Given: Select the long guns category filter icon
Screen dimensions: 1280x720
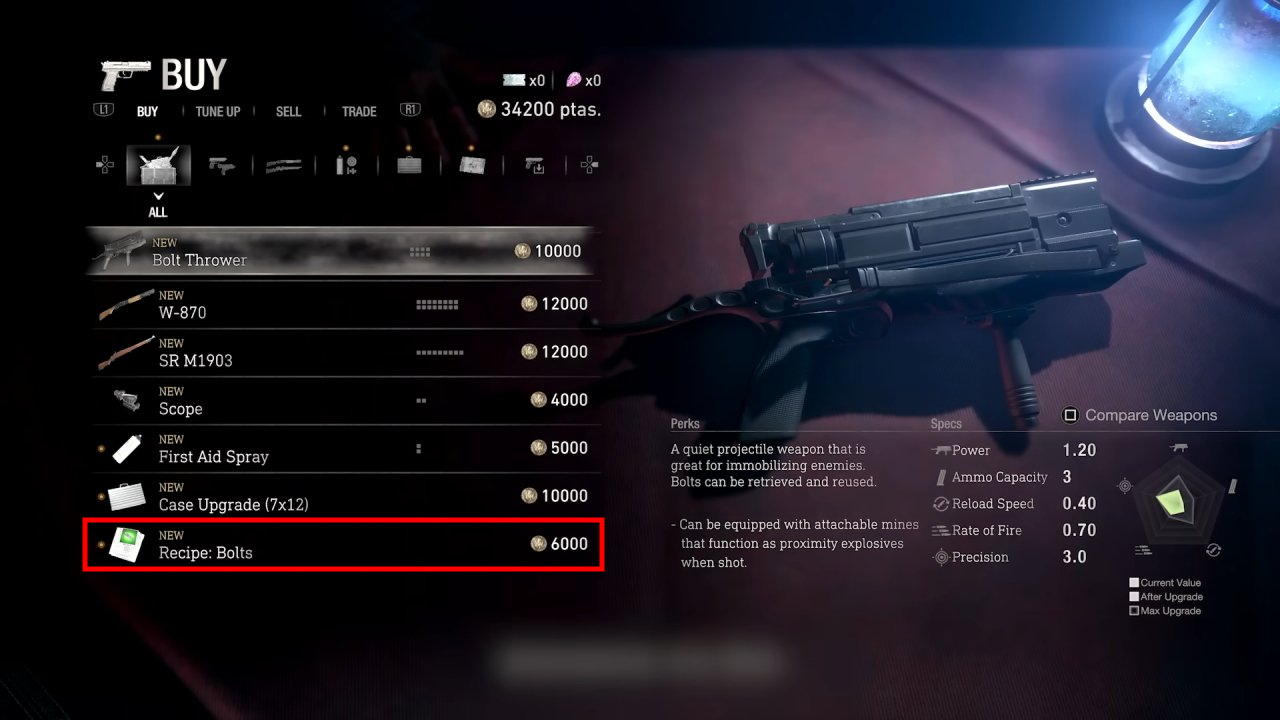Looking at the screenshot, I should click(x=283, y=165).
